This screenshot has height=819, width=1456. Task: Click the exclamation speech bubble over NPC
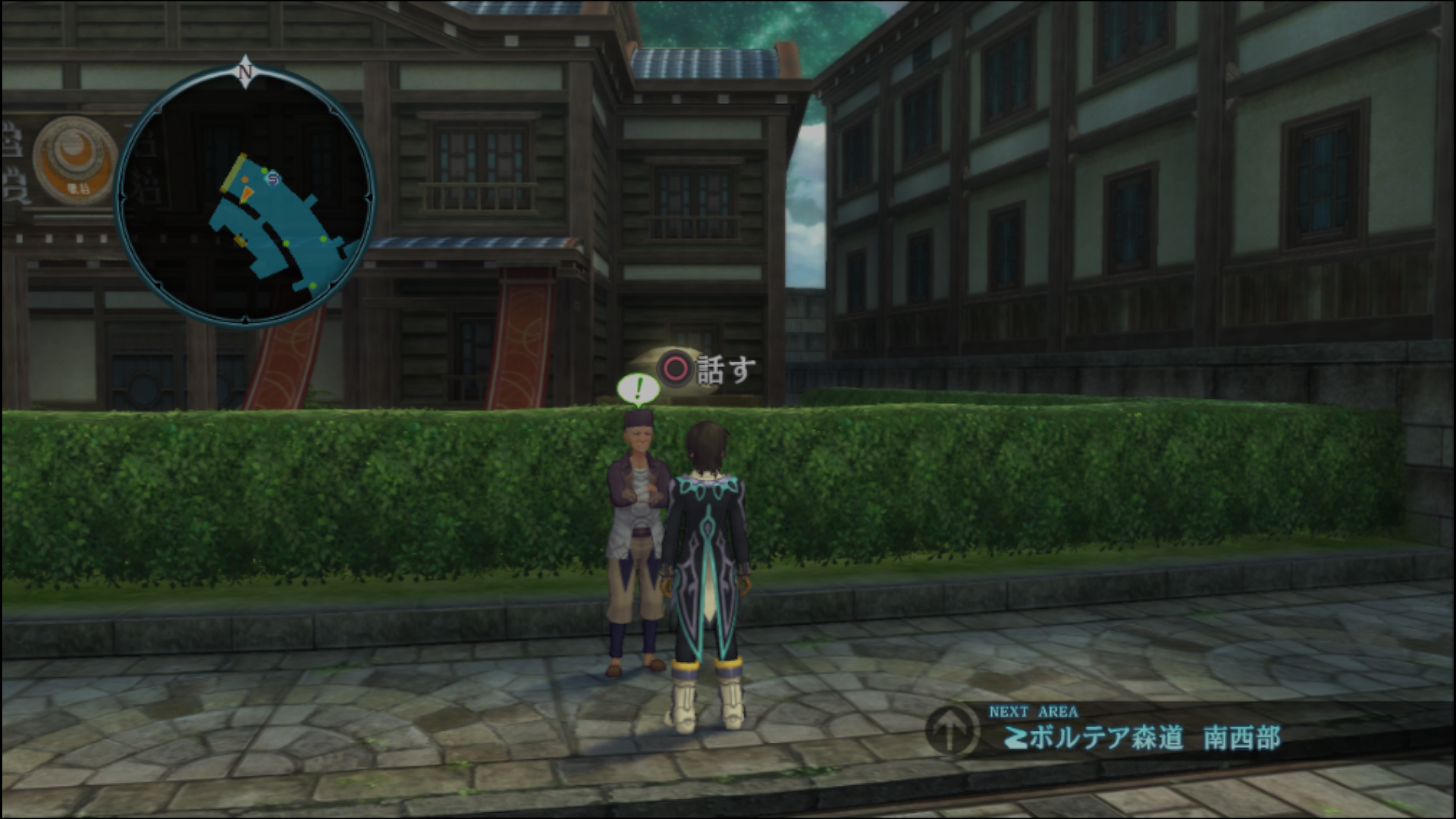[638, 390]
